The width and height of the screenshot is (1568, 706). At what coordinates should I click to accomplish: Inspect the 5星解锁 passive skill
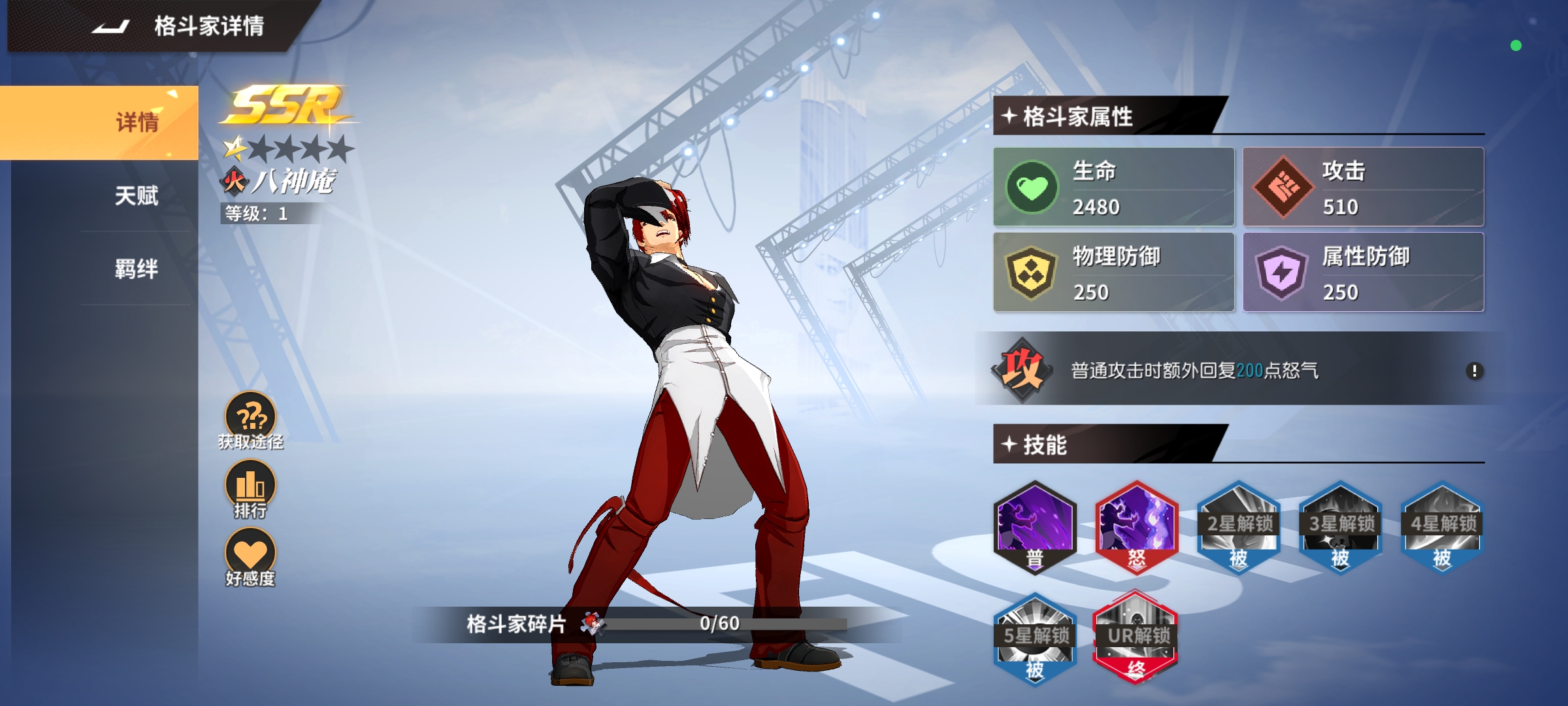click(x=1034, y=639)
